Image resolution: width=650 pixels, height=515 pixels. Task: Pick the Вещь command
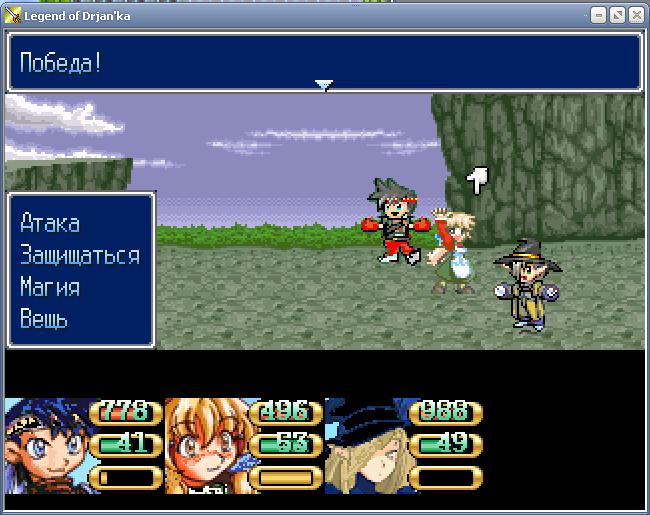click(44, 319)
